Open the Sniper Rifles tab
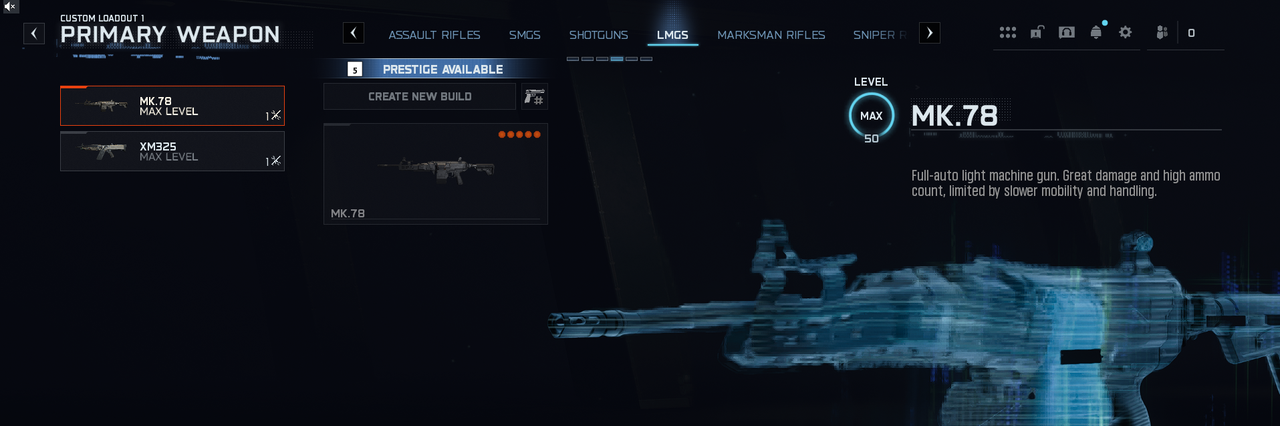The image size is (1280, 426). [x=880, y=35]
